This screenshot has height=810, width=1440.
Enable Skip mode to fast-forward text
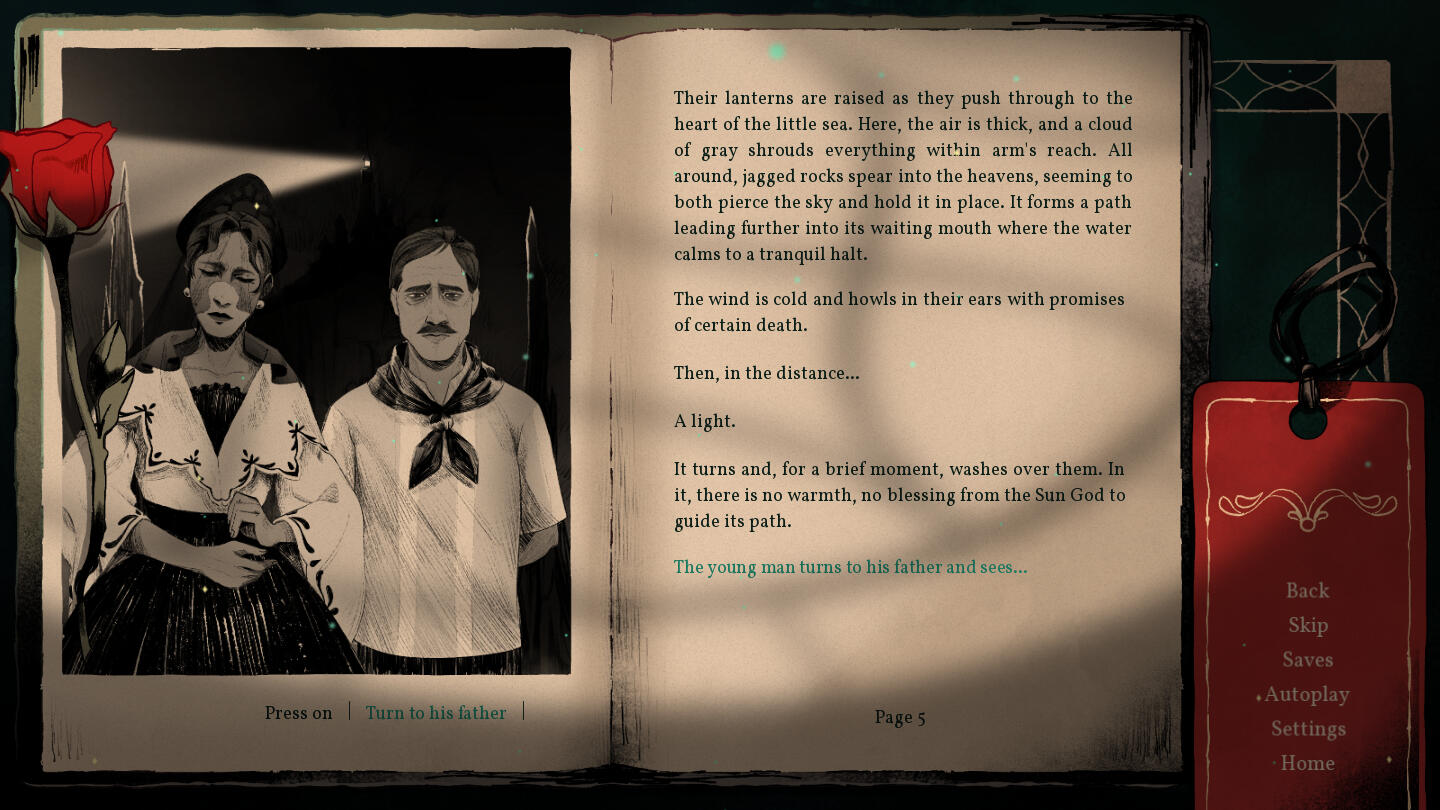1307,625
